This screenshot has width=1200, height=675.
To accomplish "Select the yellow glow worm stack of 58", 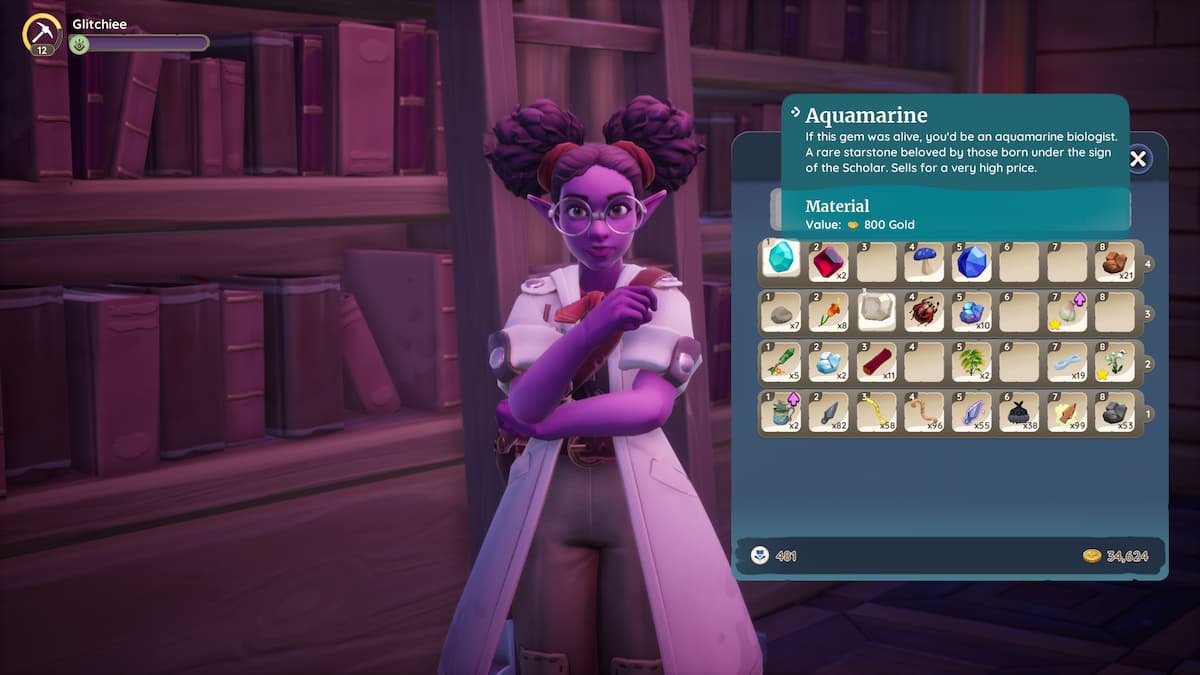I will pos(876,412).
